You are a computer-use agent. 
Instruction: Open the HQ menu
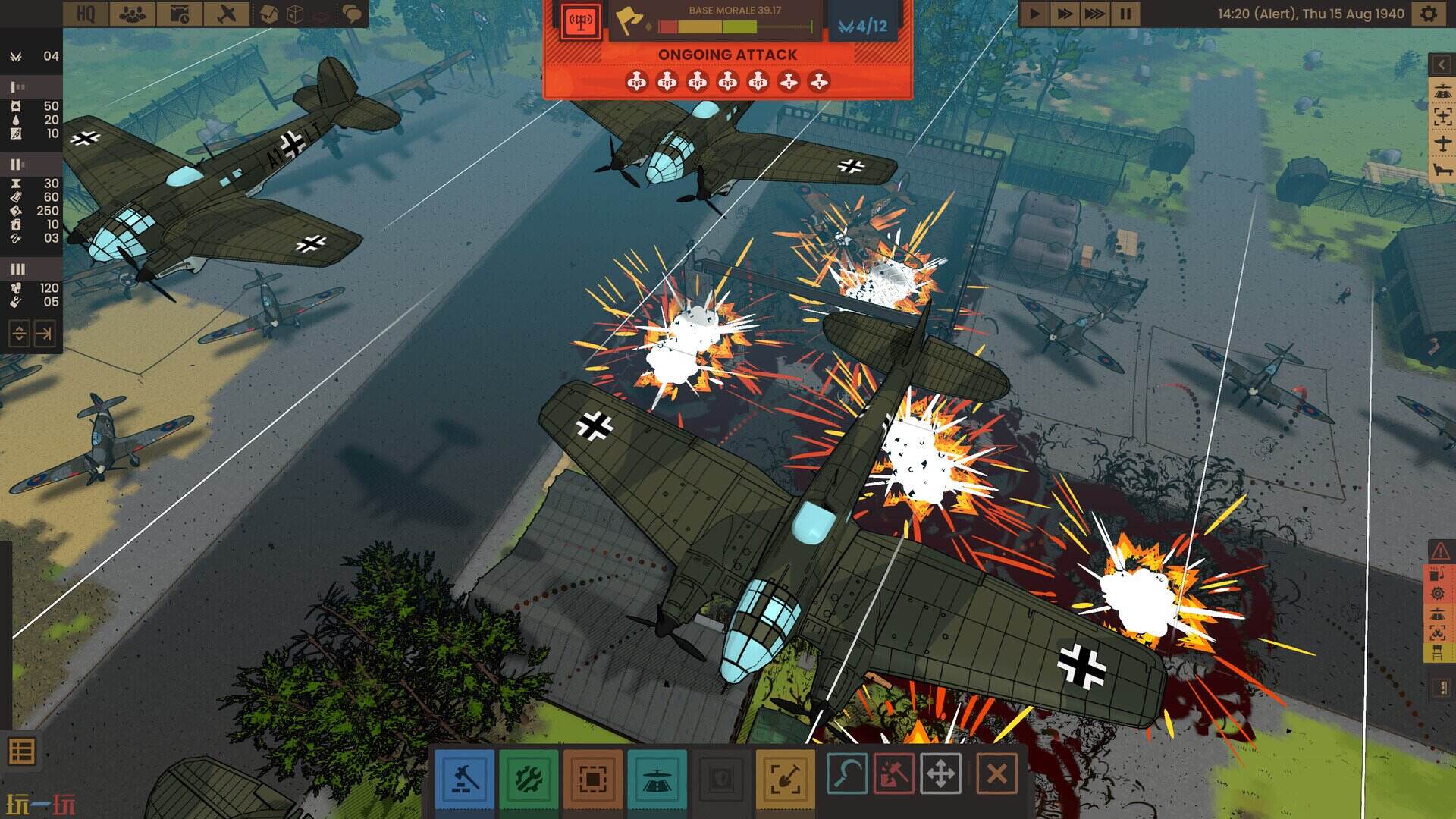pos(86,14)
